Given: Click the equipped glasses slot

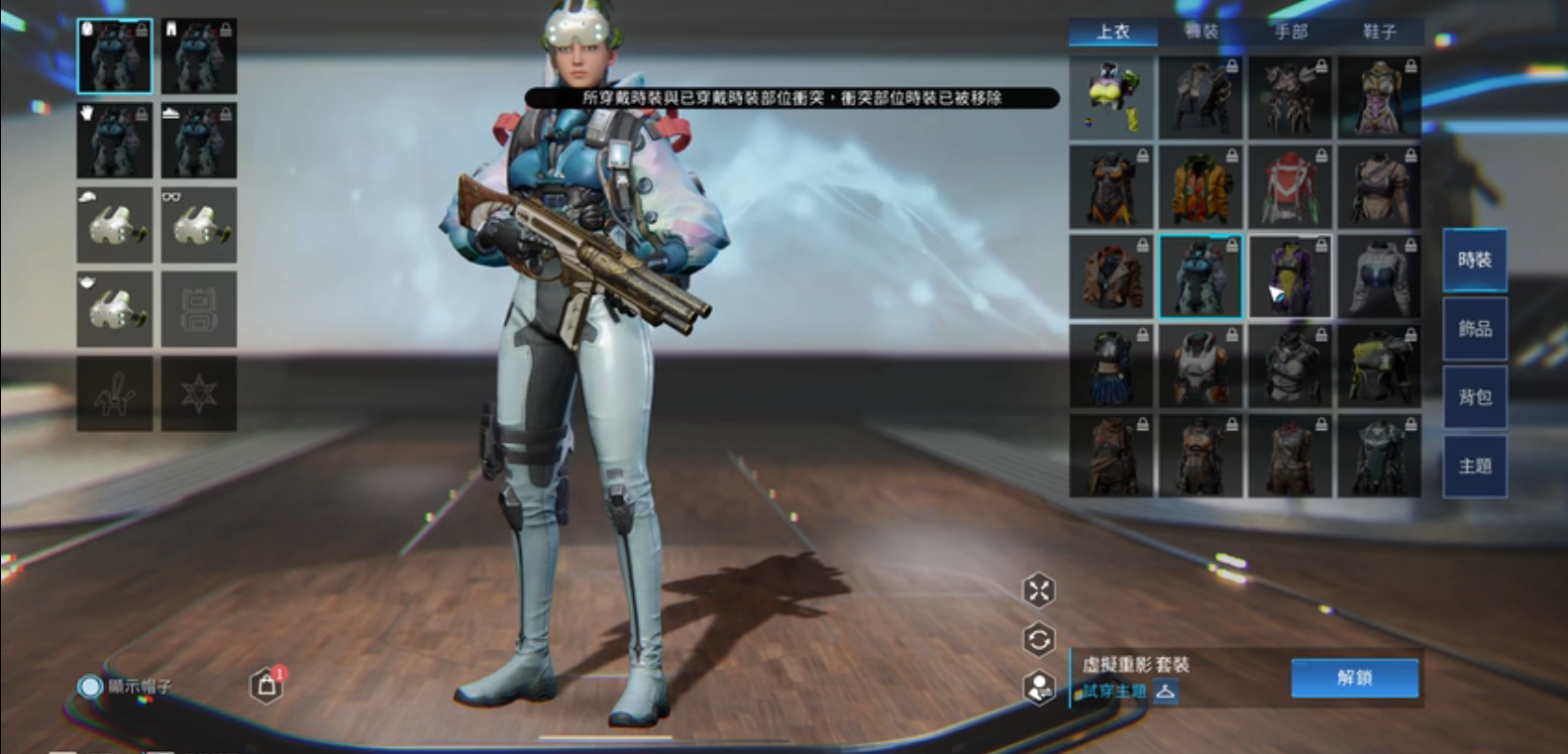Looking at the screenshot, I should 198,225.
